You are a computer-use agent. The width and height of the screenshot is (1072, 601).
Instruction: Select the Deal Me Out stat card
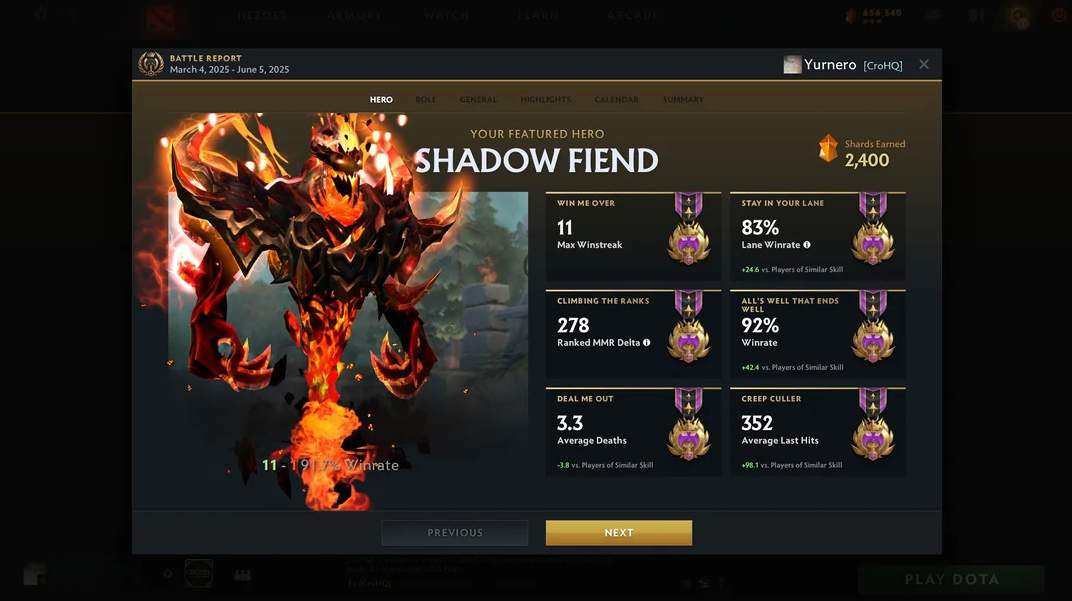632,432
